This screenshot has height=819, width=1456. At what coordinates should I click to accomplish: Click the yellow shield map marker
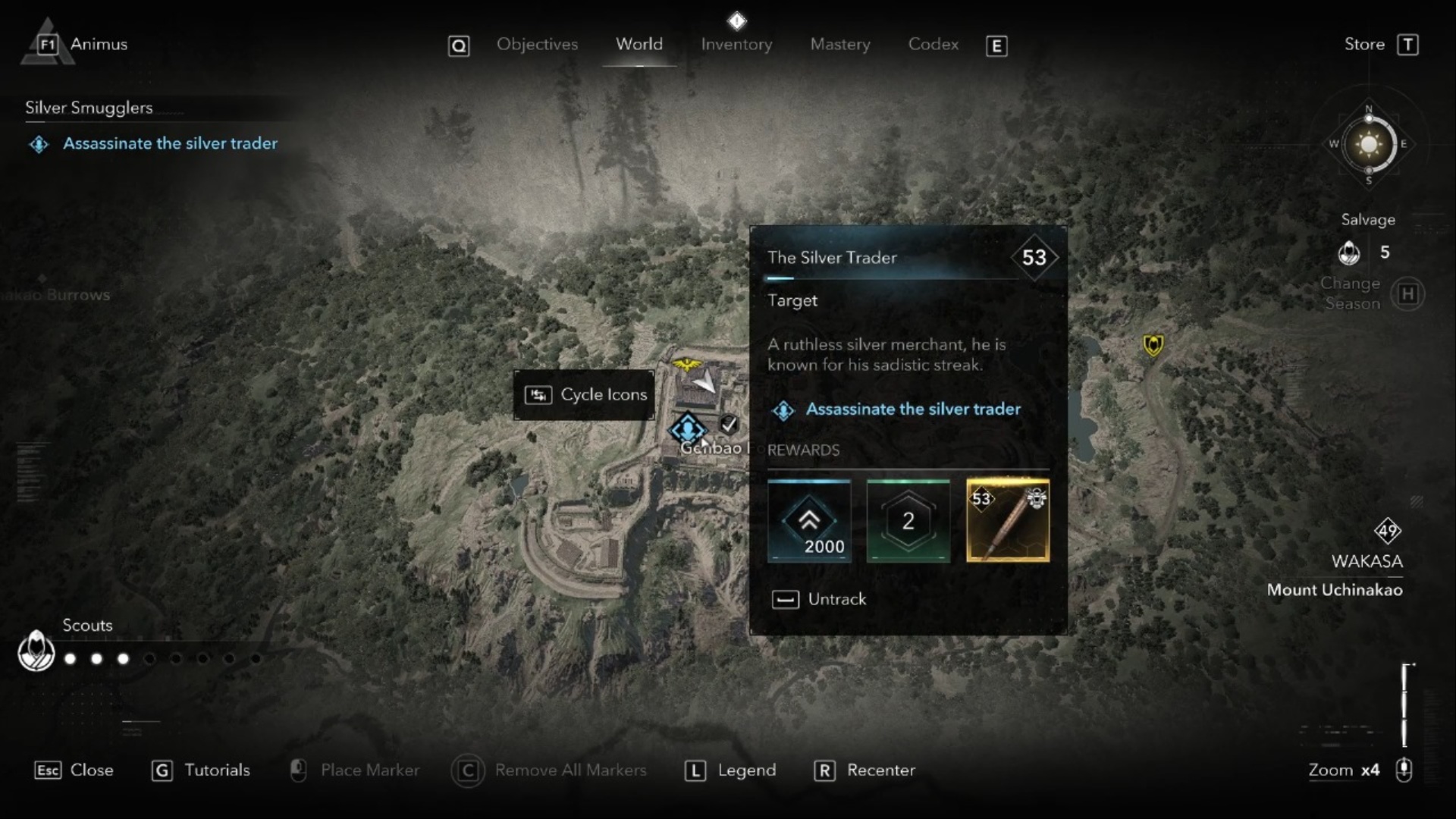pyautogui.click(x=1153, y=346)
